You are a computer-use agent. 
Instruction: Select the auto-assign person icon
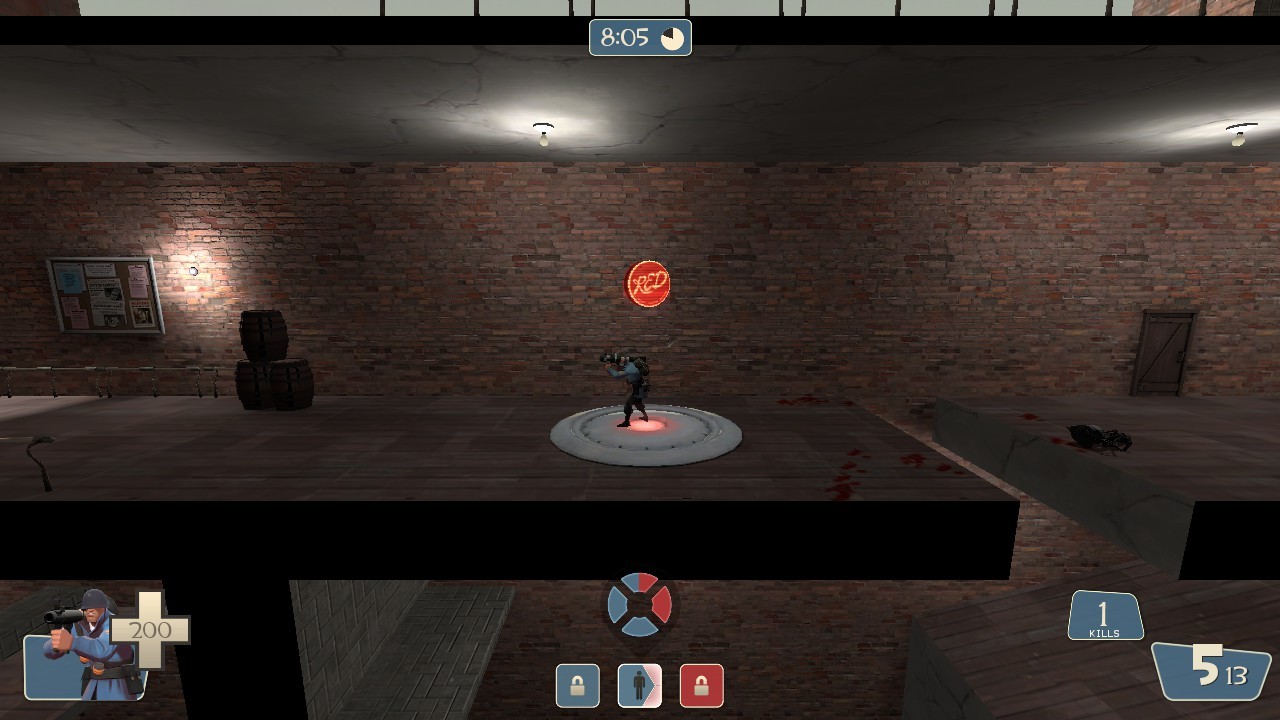click(x=639, y=686)
